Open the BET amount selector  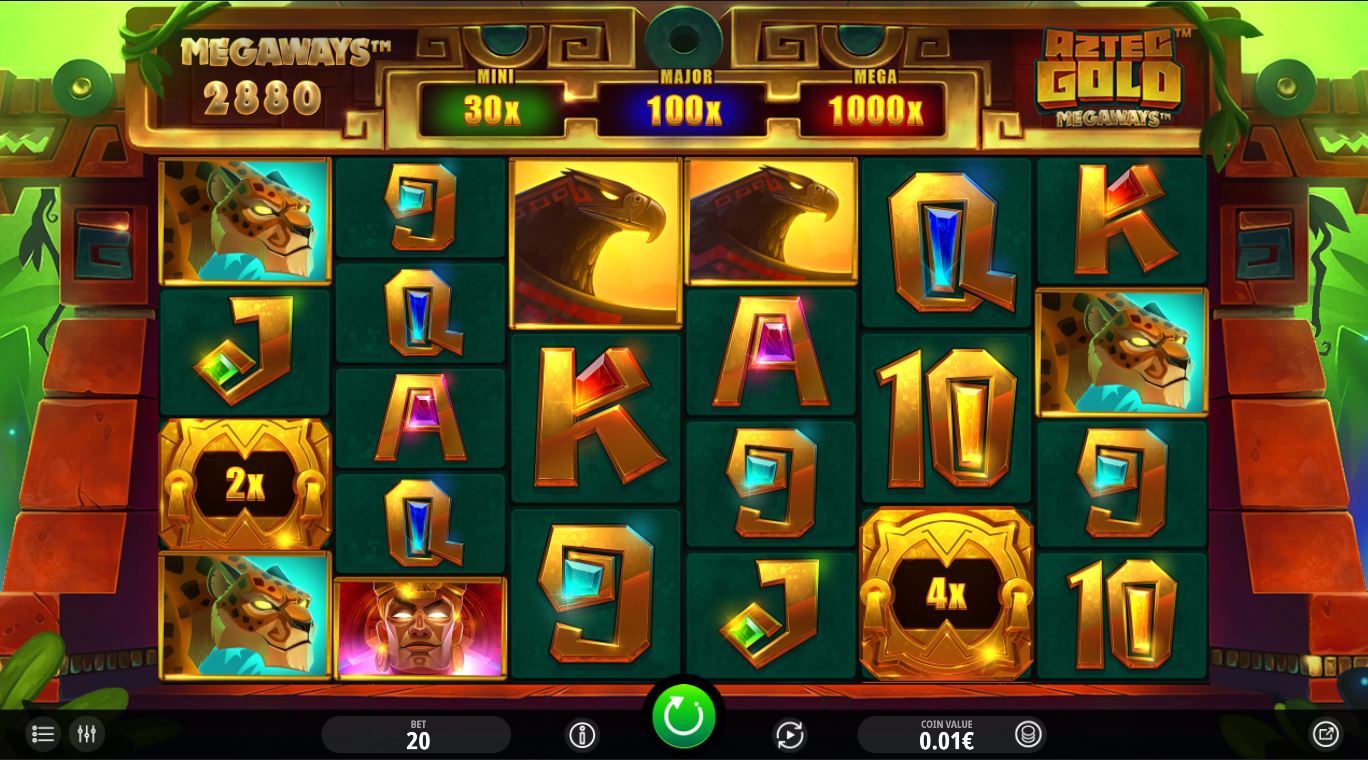(417, 735)
